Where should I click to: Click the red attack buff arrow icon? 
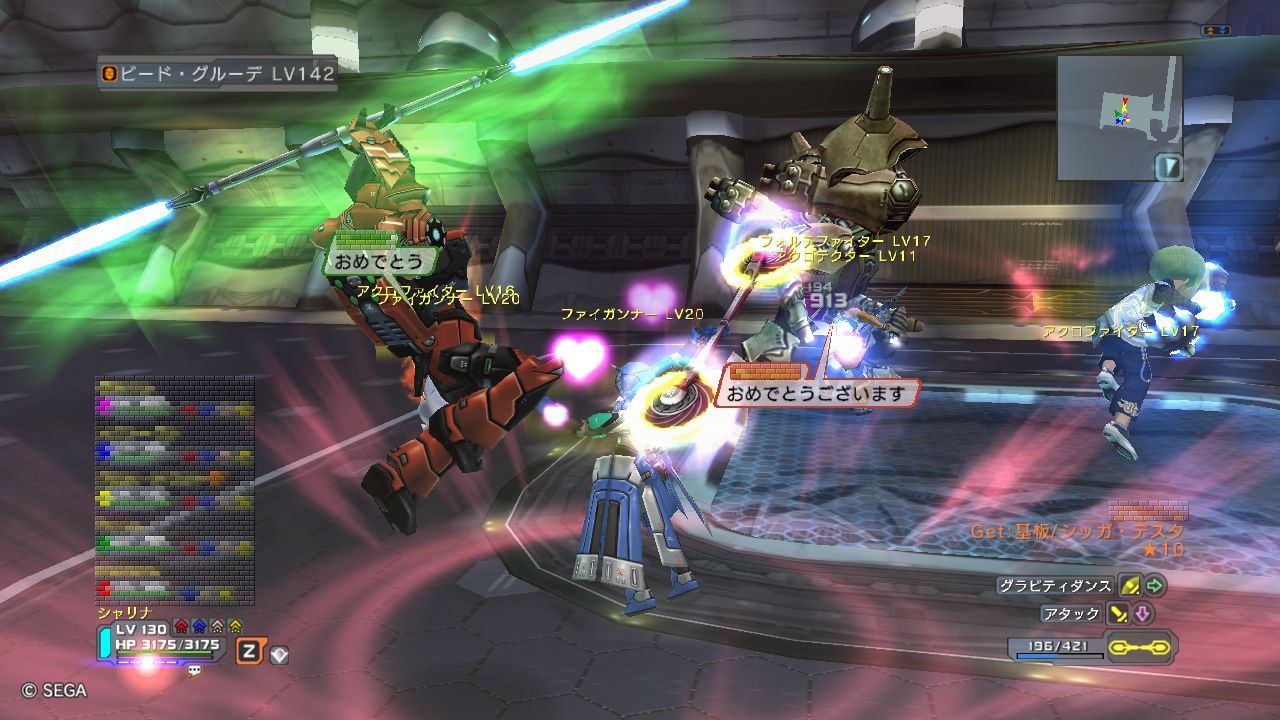pyautogui.click(x=181, y=627)
